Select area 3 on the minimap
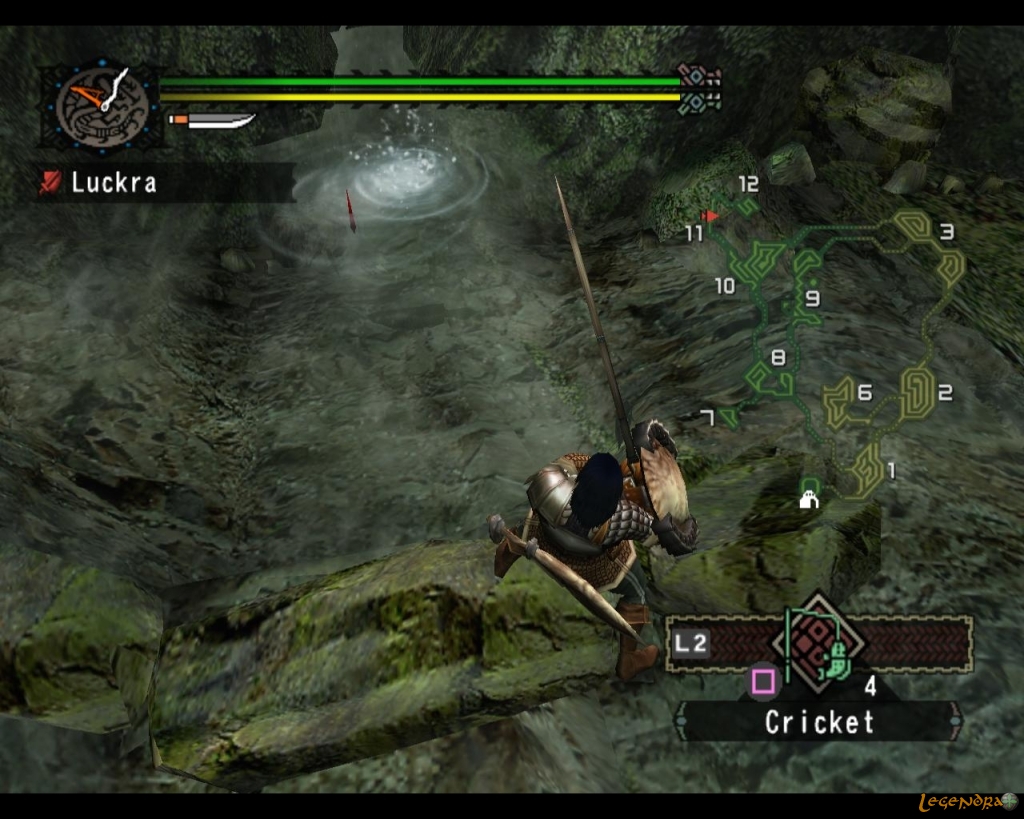 click(945, 233)
